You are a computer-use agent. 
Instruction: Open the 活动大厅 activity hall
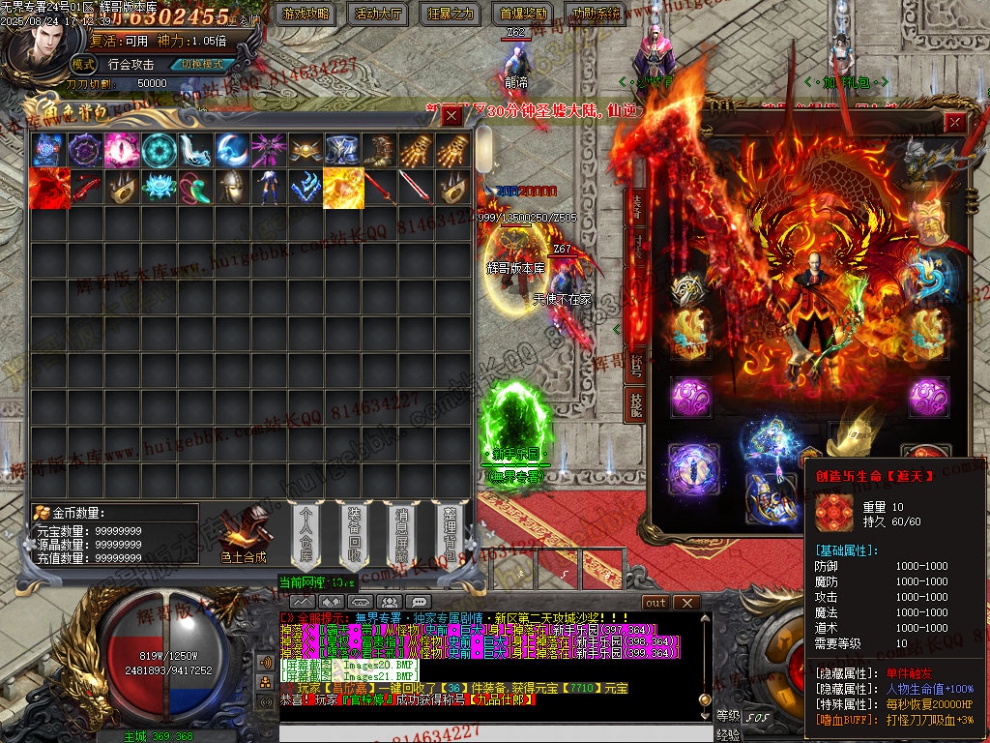pyautogui.click(x=379, y=14)
